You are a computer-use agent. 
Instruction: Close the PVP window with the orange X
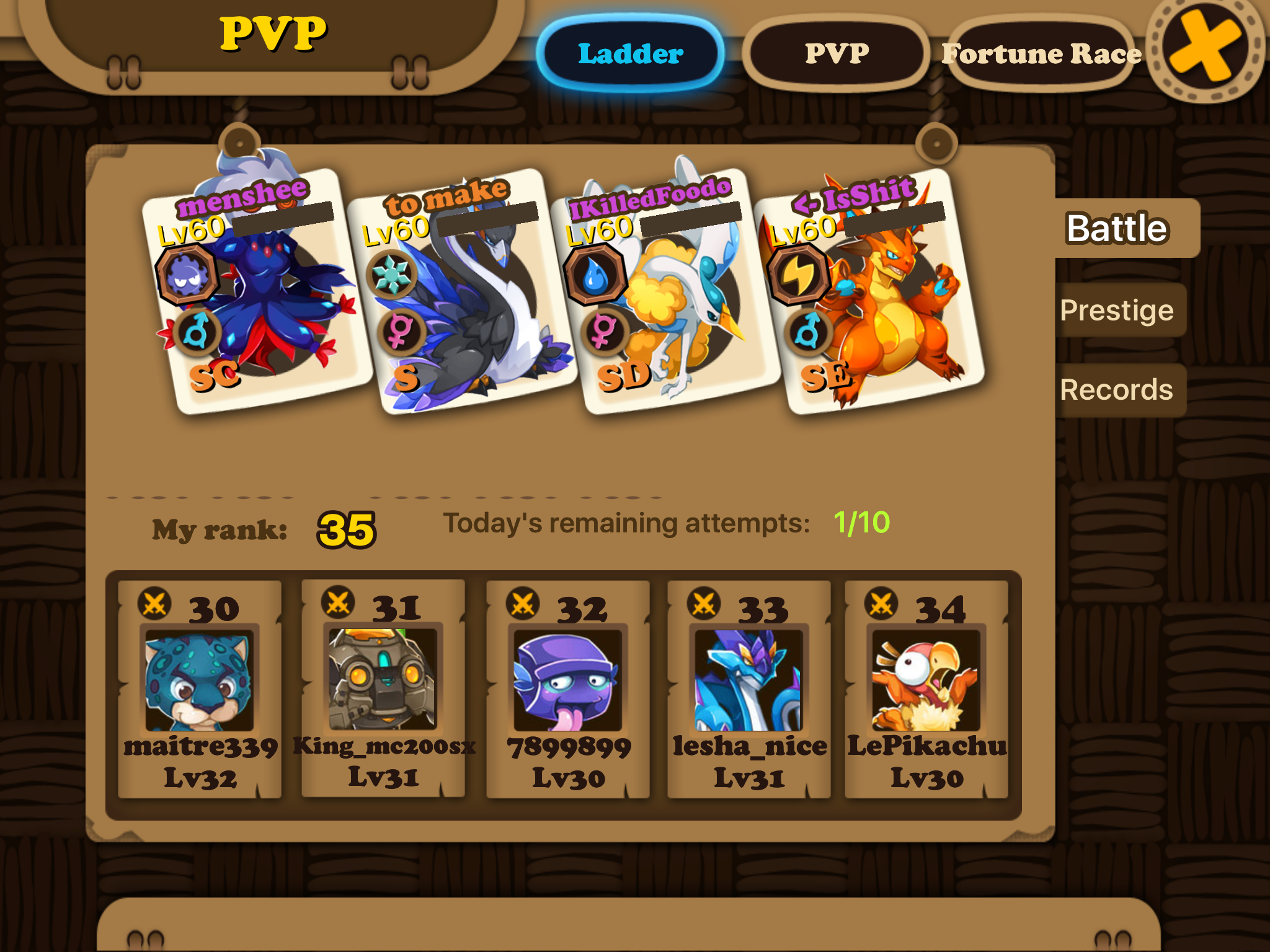click(x=1204, y=48)
